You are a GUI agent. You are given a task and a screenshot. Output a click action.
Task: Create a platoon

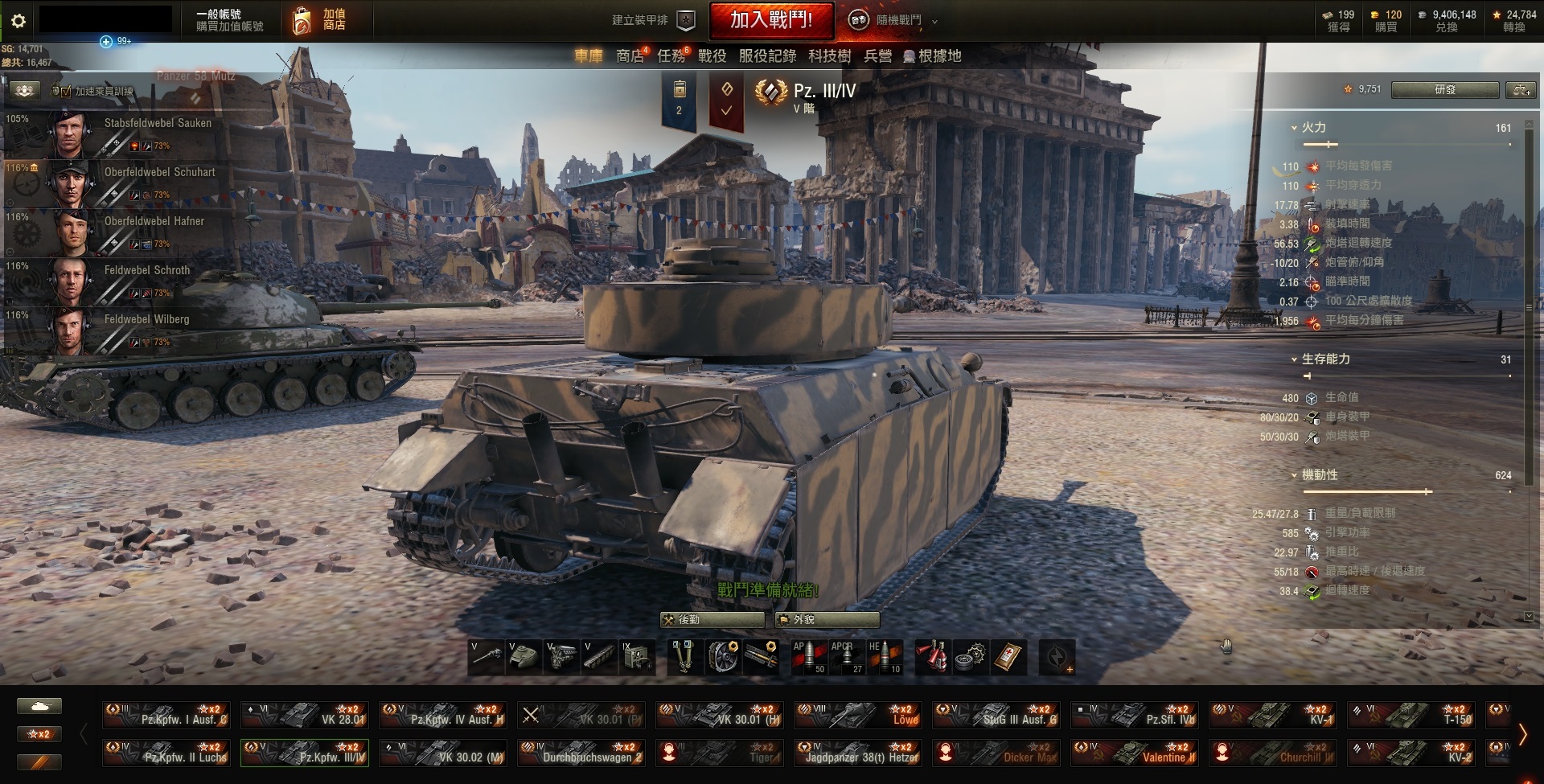[652, 20]
